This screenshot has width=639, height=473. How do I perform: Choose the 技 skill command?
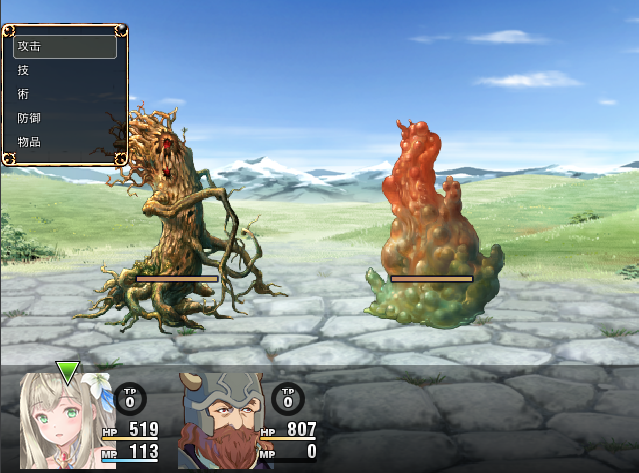point(64,70)
